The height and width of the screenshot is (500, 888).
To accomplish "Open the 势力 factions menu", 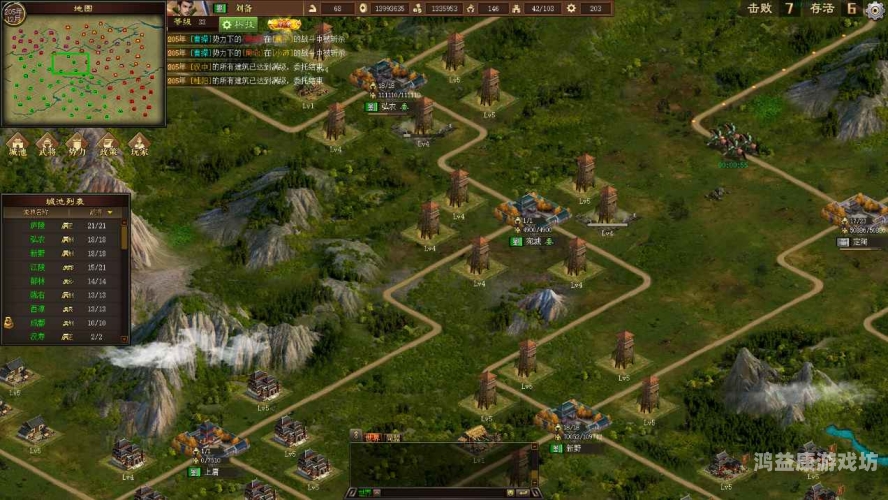I will (78, 146).
